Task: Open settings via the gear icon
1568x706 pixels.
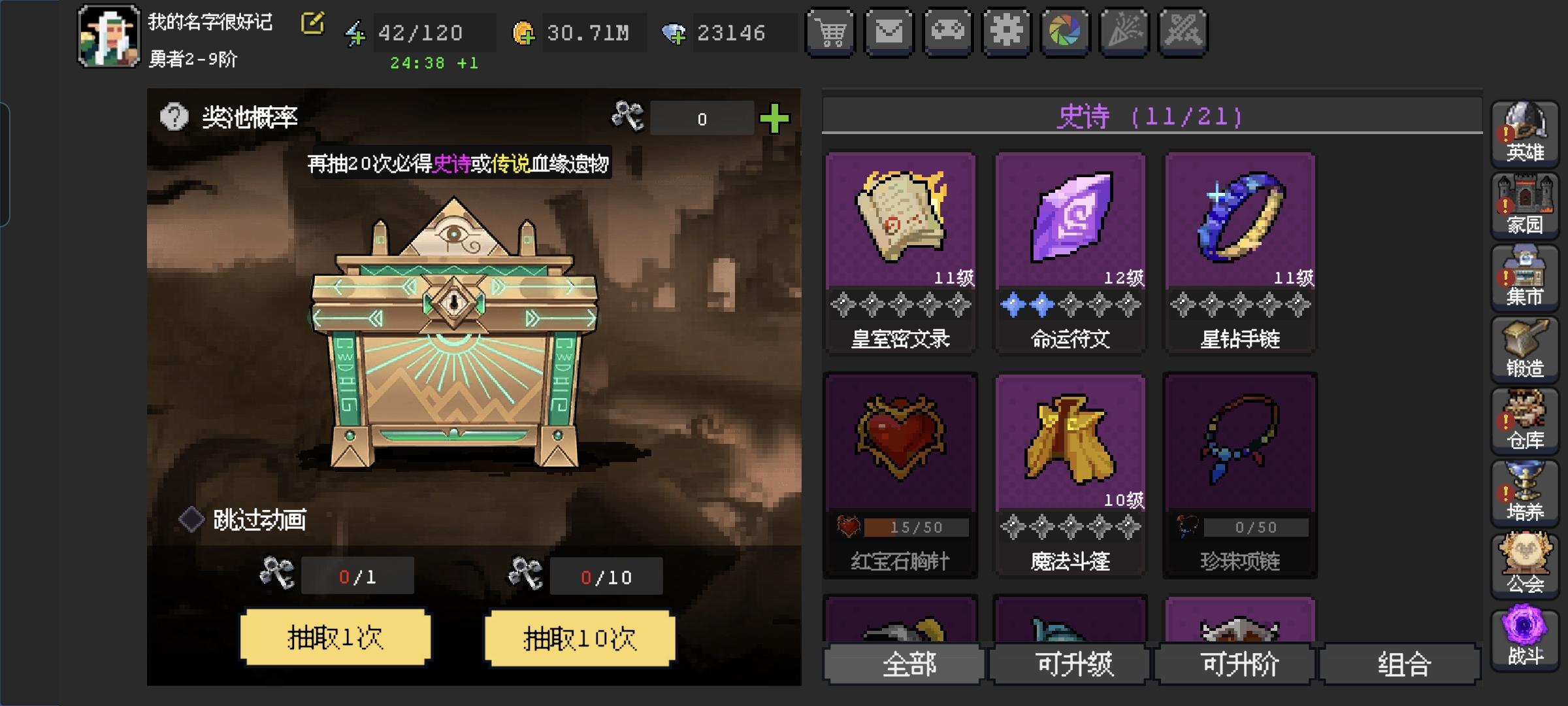Action: [1007, 31]
